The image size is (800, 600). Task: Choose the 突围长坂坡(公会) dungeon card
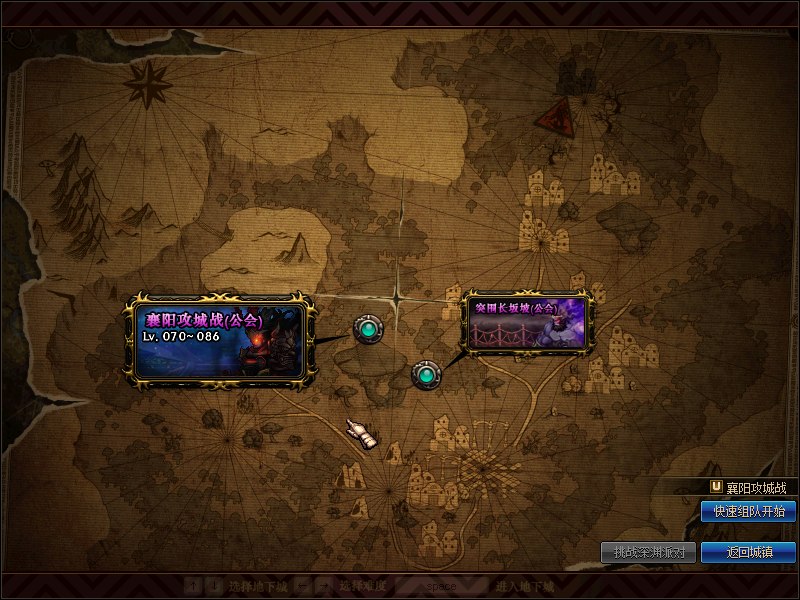click(x=528, y=322)
